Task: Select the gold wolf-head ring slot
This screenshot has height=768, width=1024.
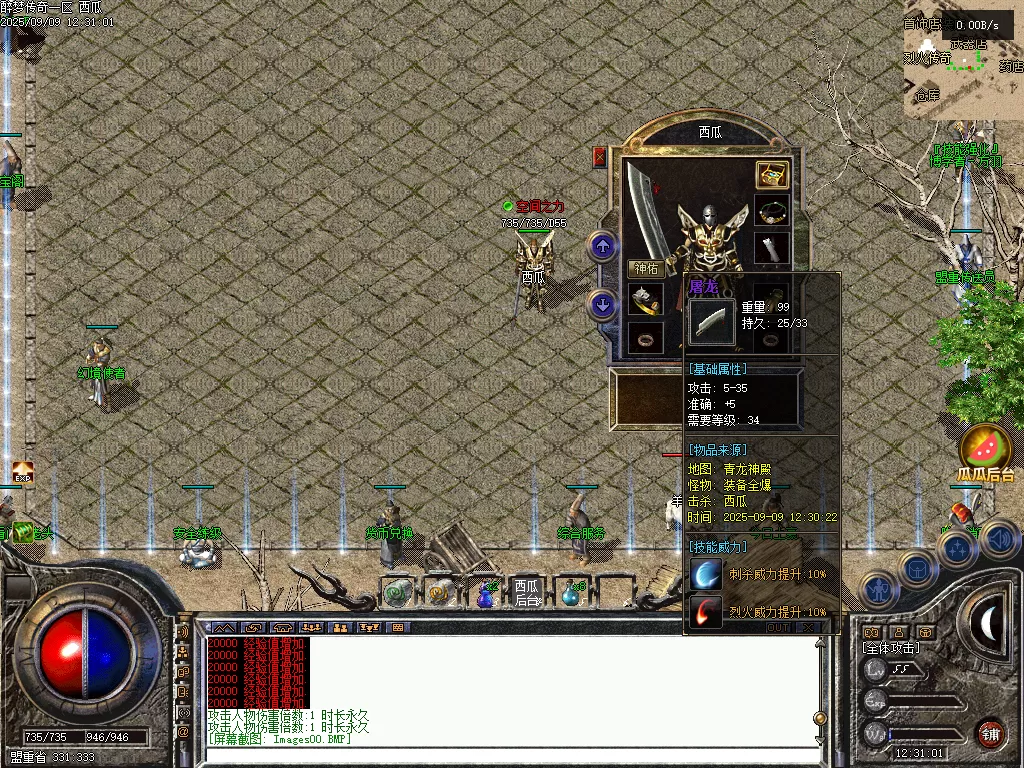Action: tap(645, 299)
